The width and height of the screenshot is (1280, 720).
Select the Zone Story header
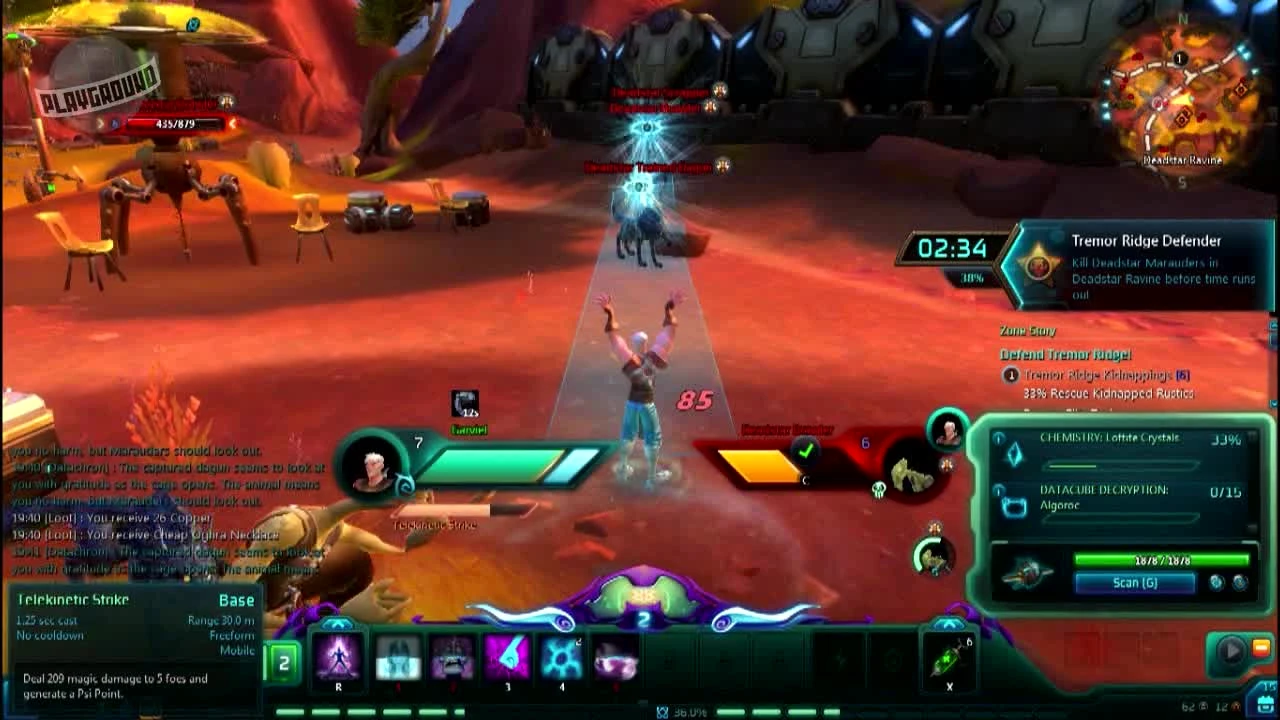(1027, 330)
